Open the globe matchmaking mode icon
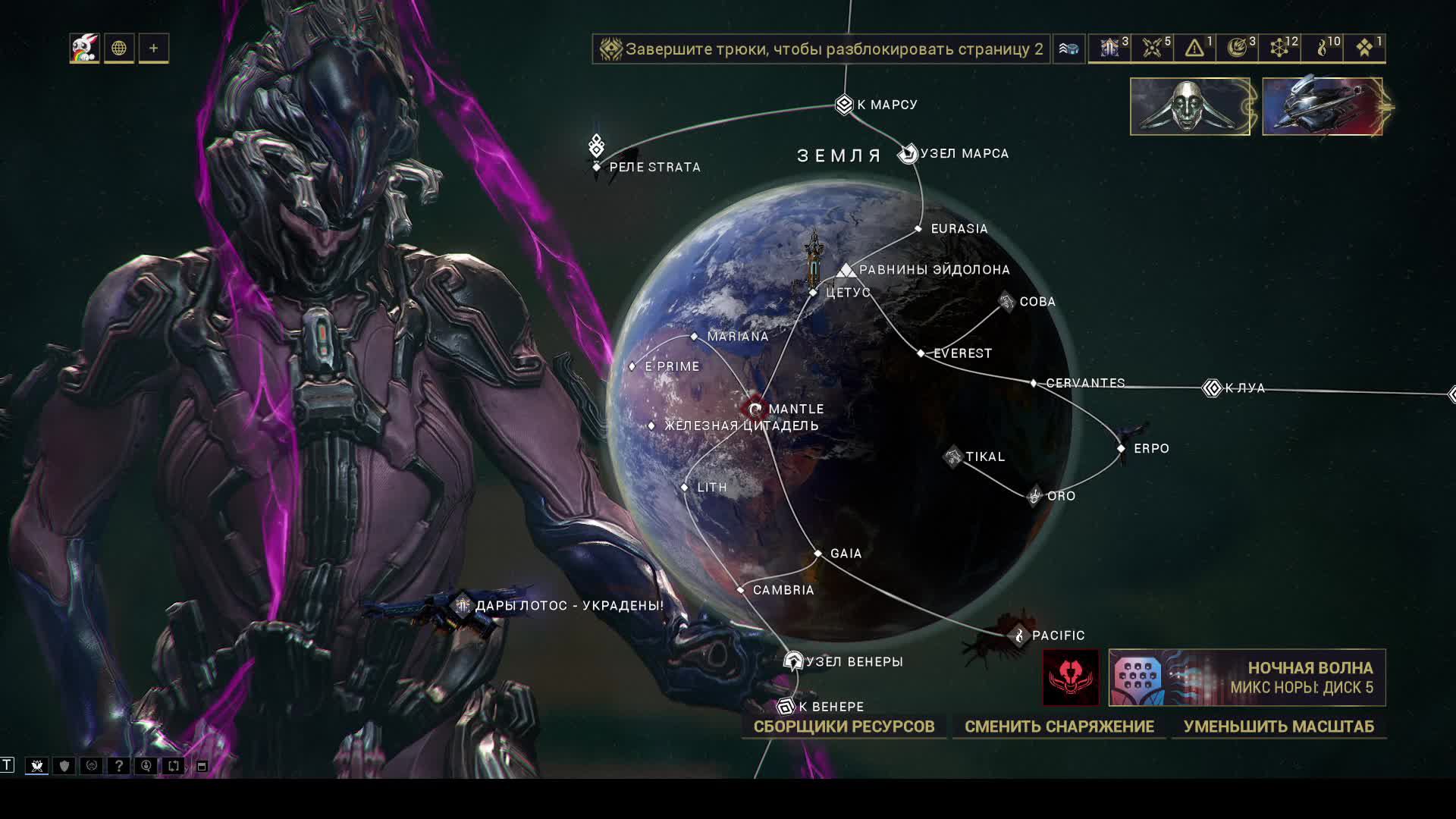 coord(119,49)
